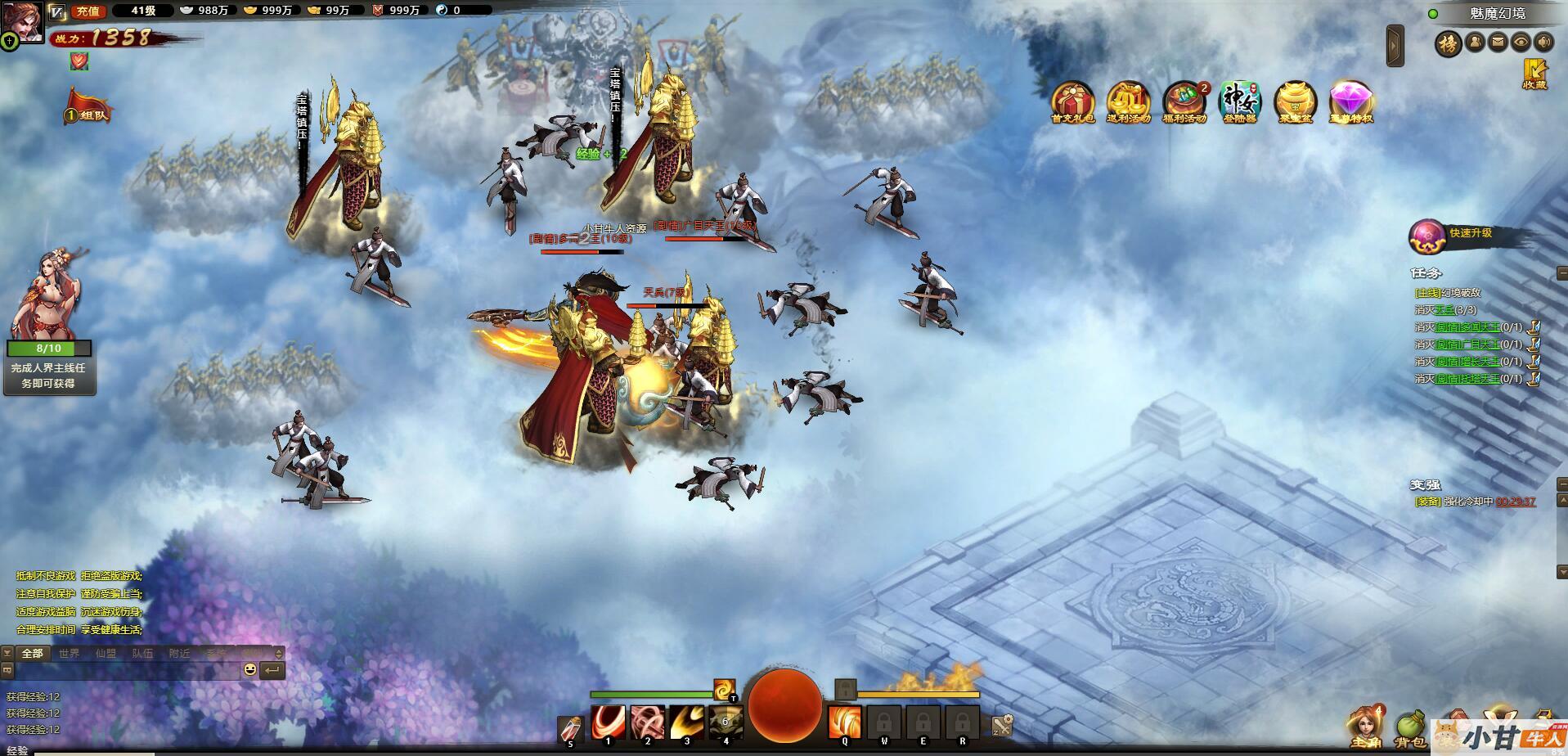This screenshot has width=1568, height=756.
Task: Open the 福利活动 welfare events icon
Action: point(1184,102)
